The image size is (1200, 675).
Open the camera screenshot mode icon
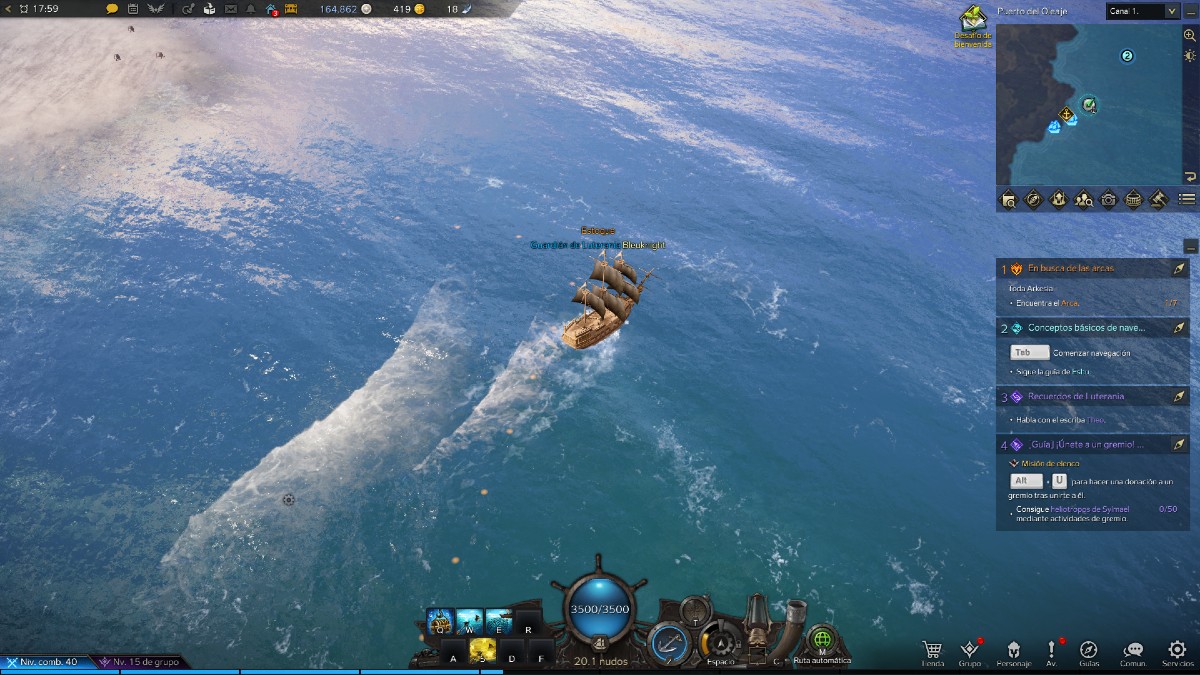tap(1108, 199)
